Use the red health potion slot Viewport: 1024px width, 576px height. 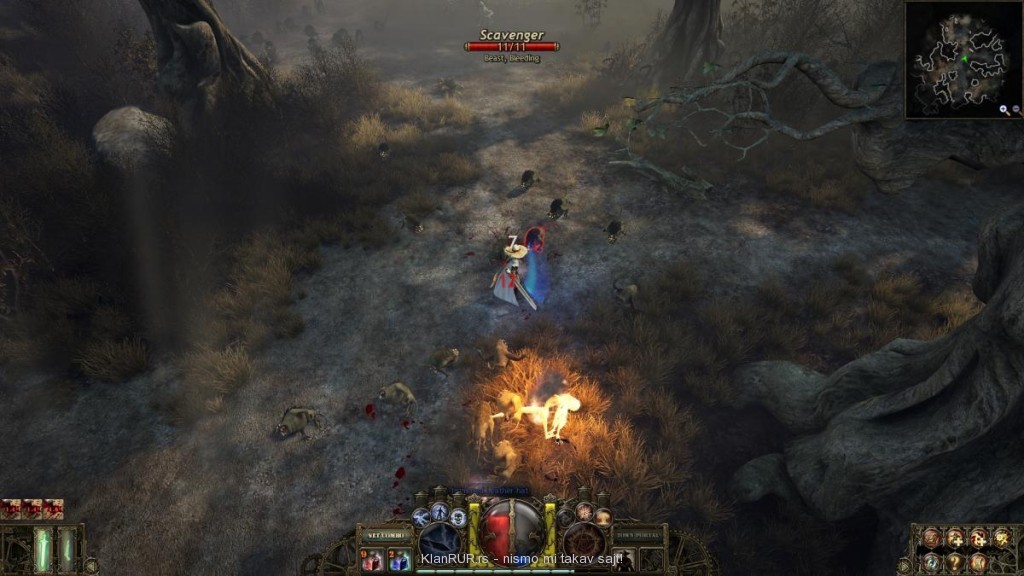coord(372,560)
